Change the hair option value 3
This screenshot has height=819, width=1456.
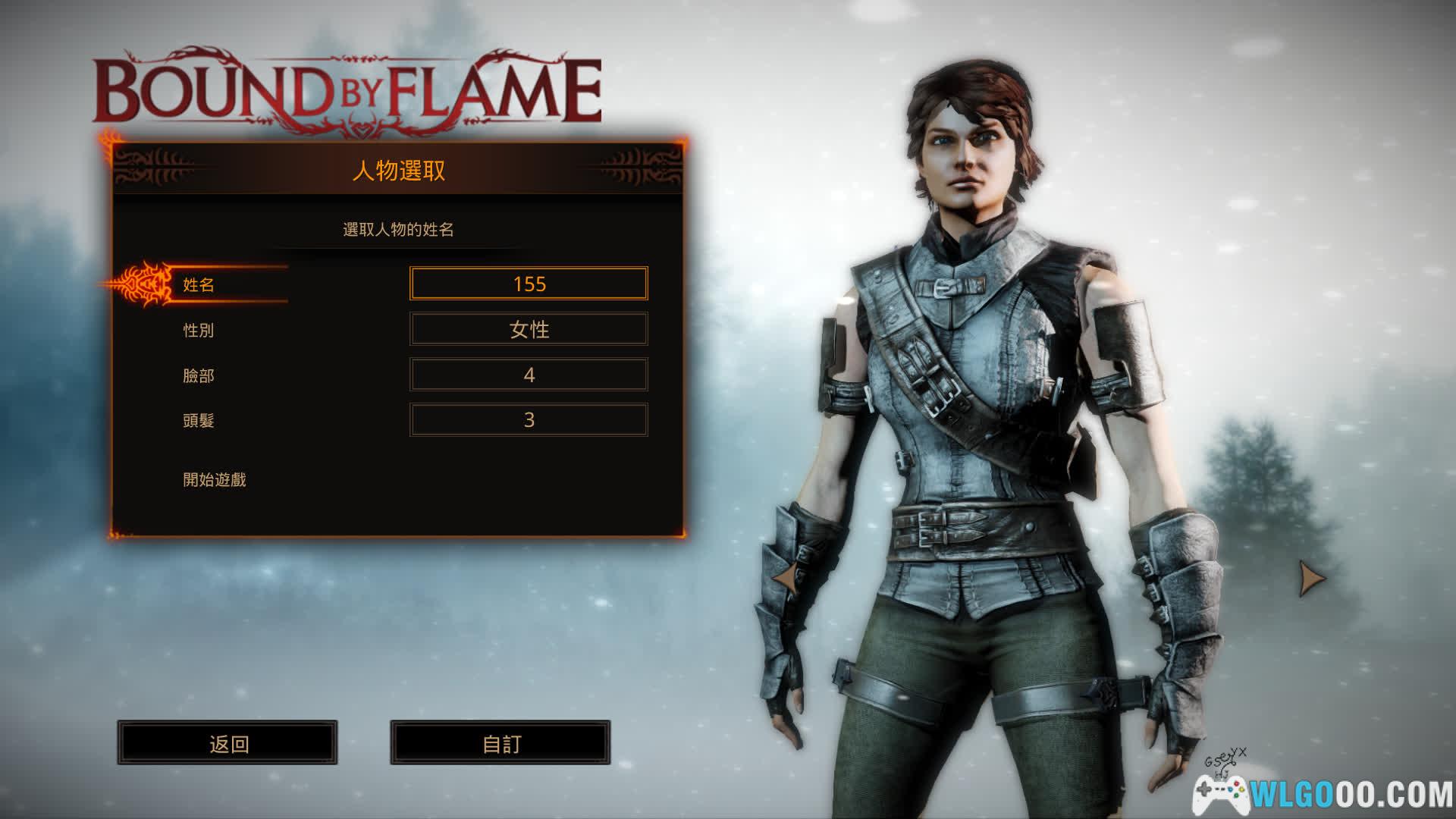click(529, 419)
